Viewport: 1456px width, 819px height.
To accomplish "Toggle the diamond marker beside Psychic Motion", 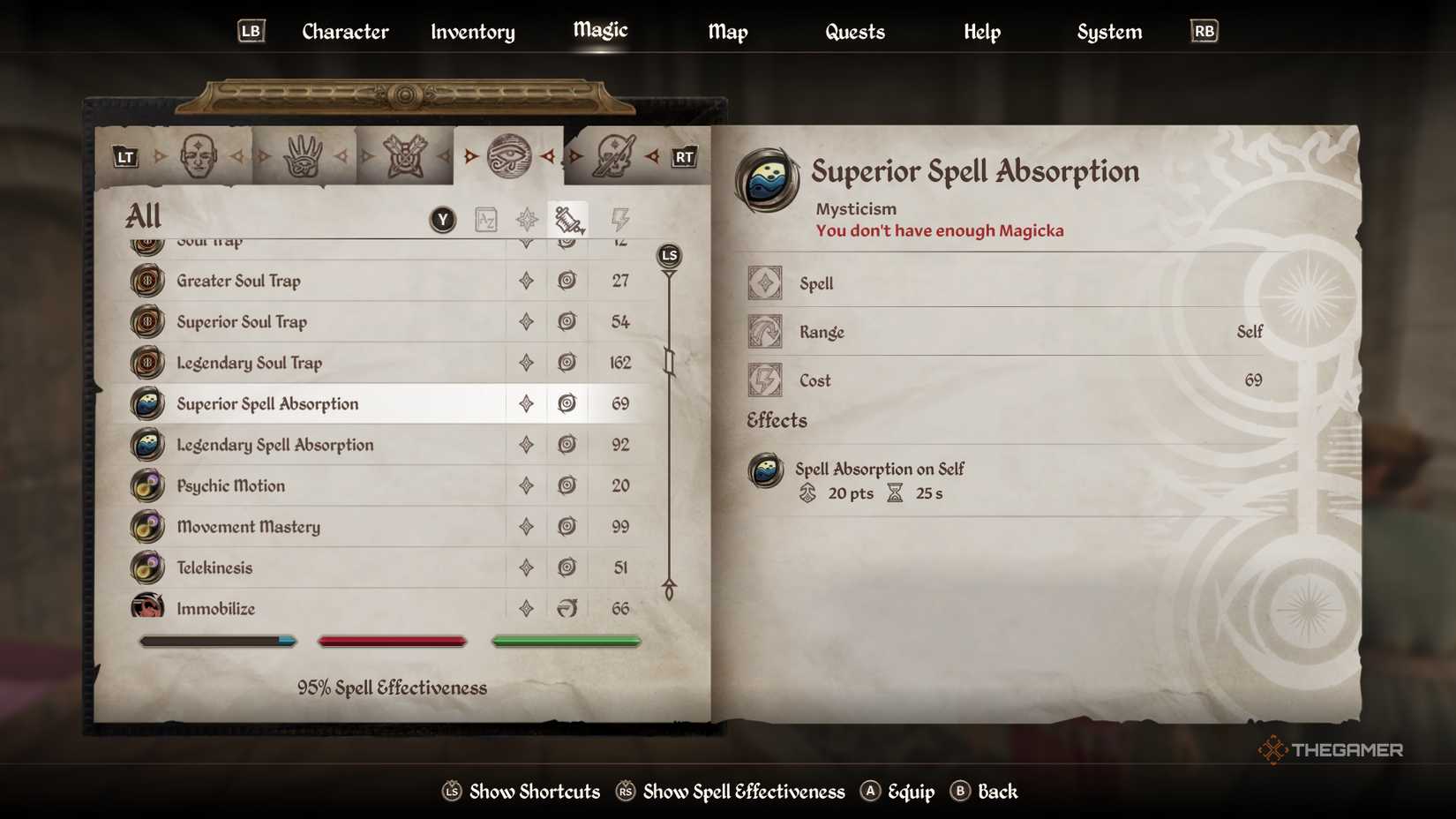I will 526,485.
